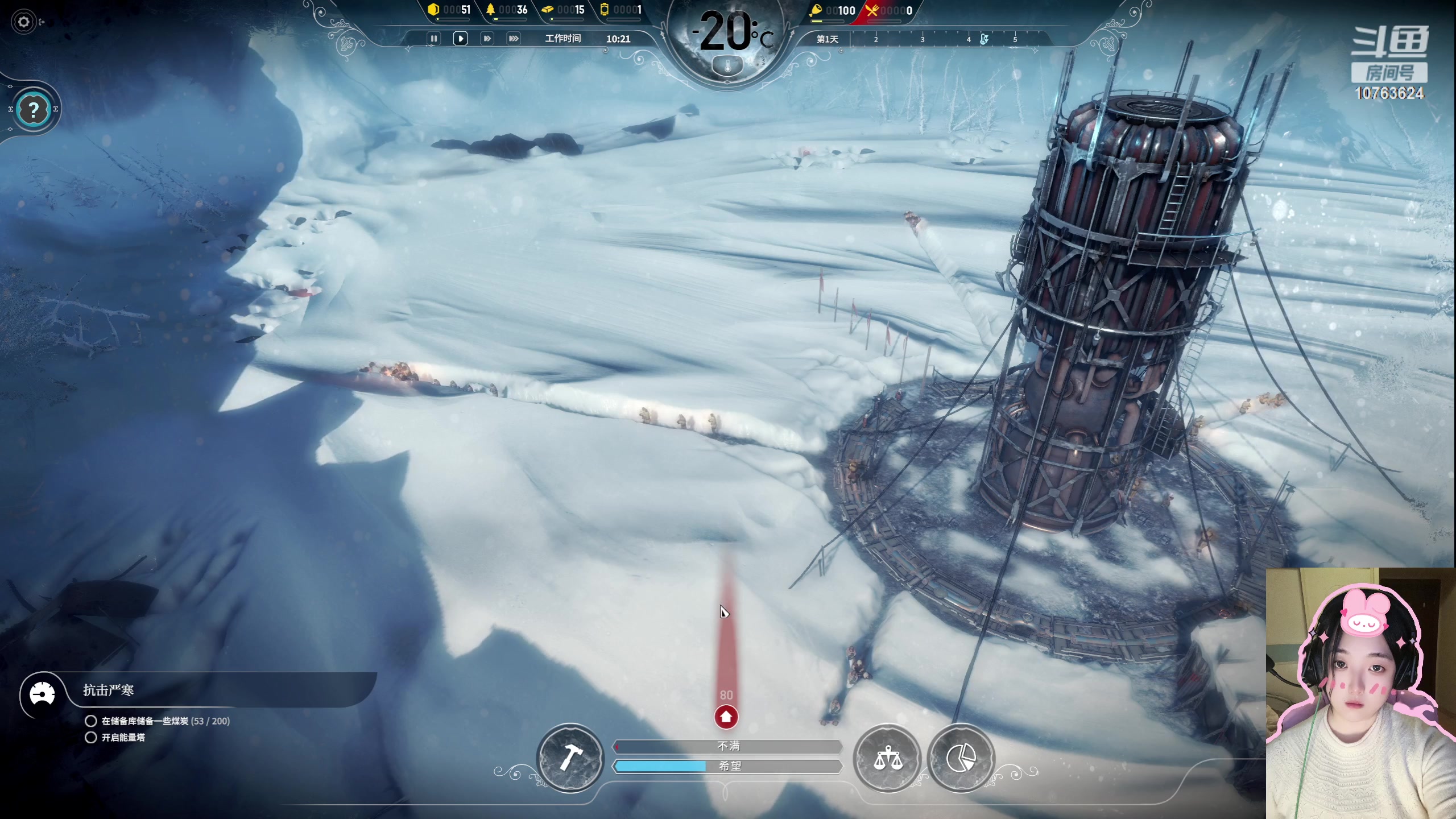Click the 开启能量塔 objective entry
Viewport: 1456px width, 819px height.
[x=123, y=738]
